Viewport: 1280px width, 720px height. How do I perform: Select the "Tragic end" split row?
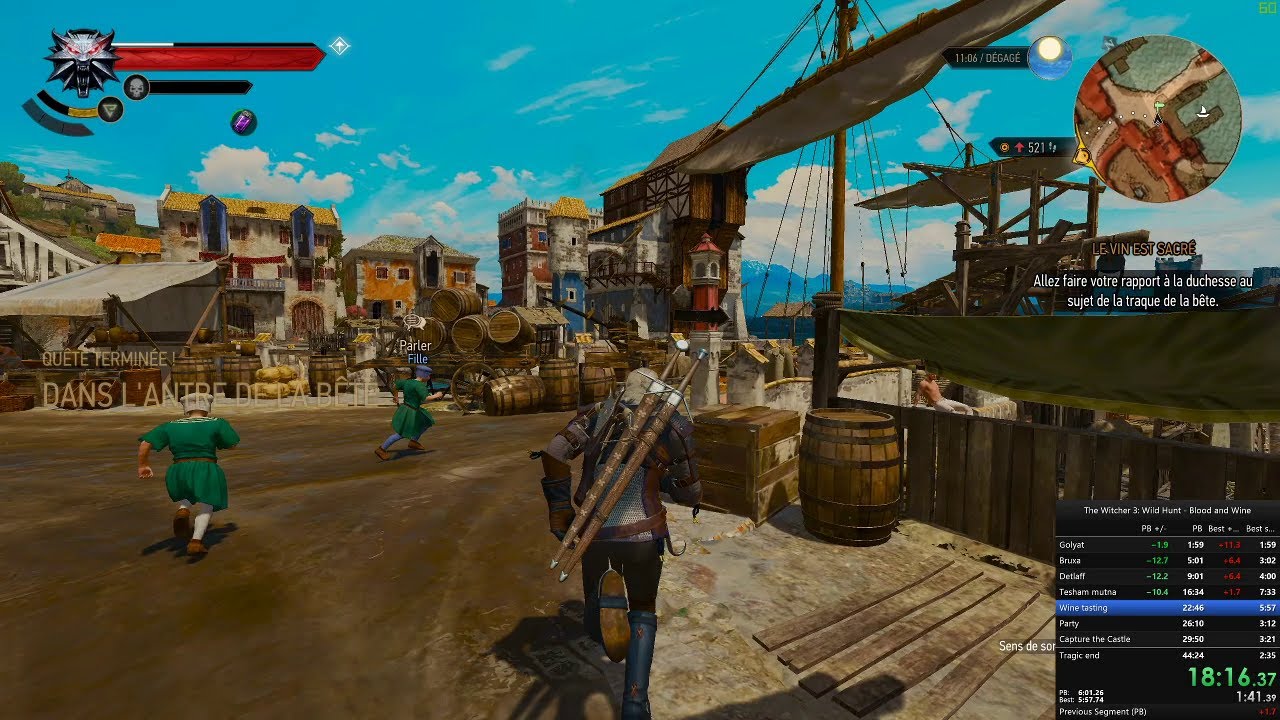(1166, 655)
